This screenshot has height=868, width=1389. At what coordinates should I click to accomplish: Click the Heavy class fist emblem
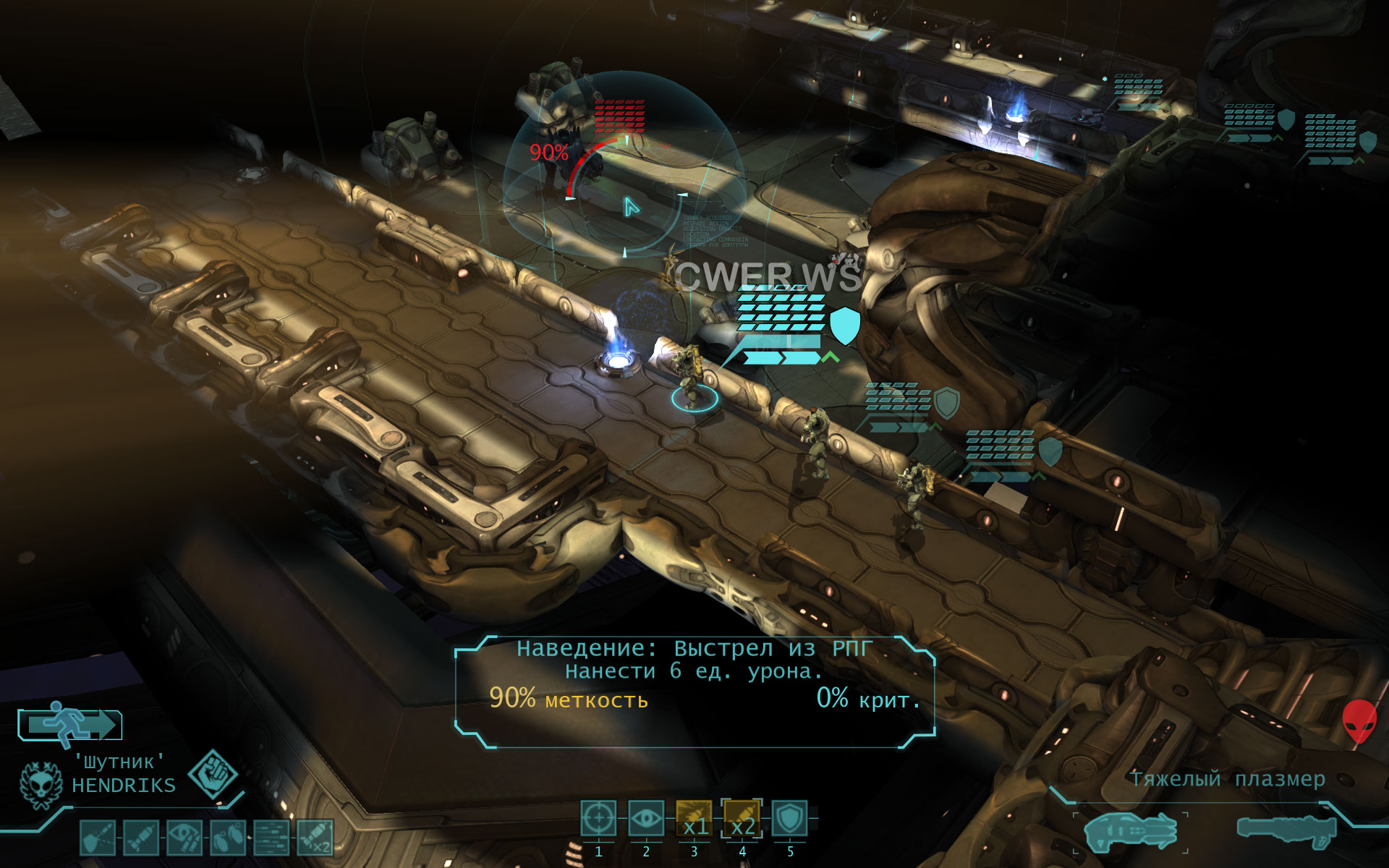(x=213, y=773)
